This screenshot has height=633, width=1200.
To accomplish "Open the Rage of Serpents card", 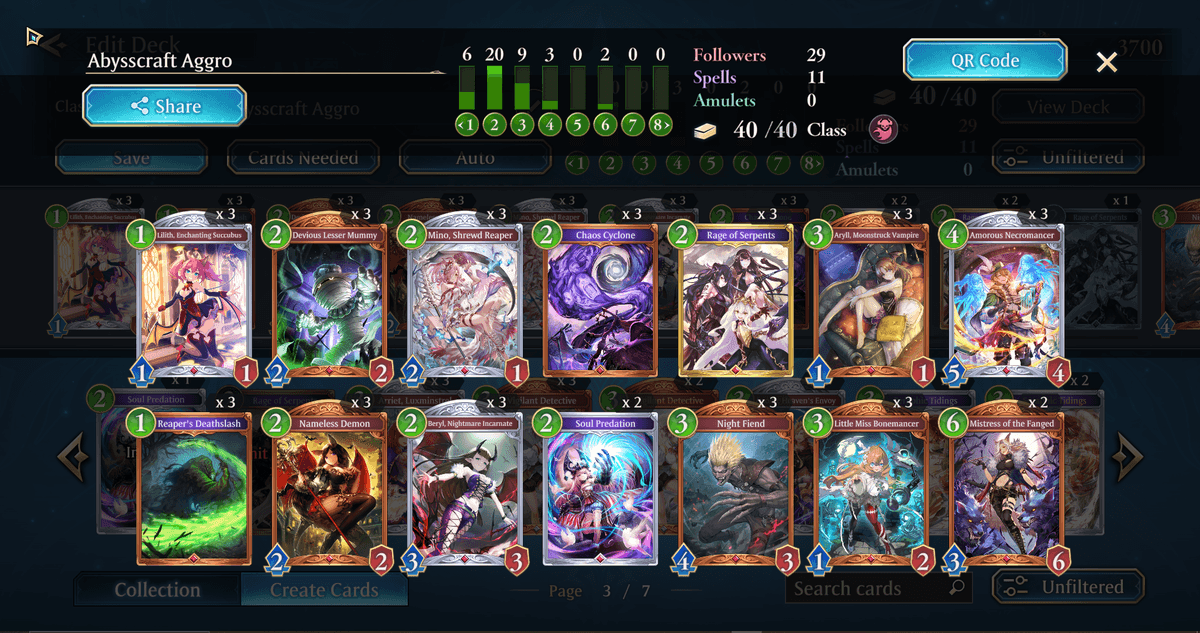I will (736, 300).
